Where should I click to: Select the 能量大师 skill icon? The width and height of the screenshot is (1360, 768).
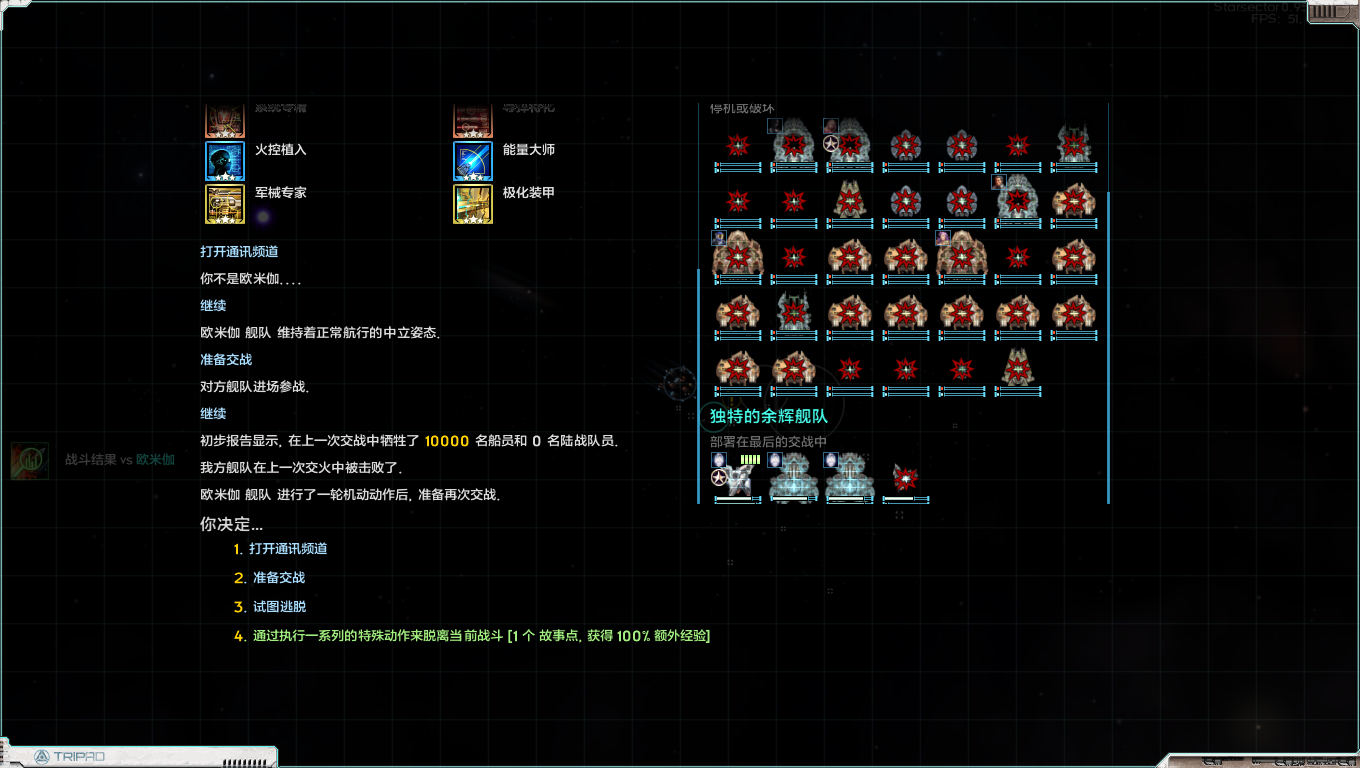coord(472,161)
